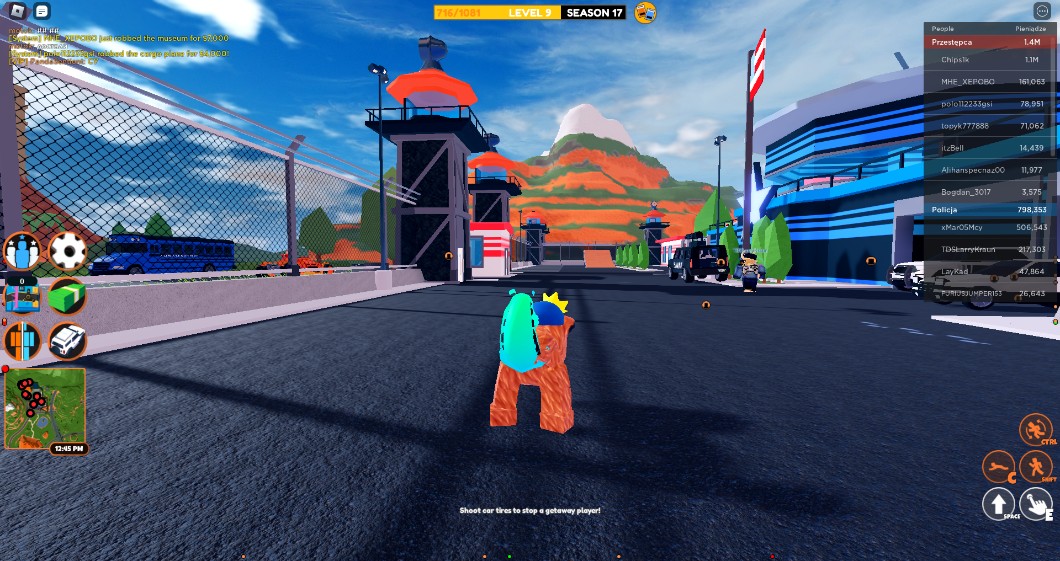This screenshot has width=1060, height=561.
Task: Activate the roll action button
Action: 1036,431
